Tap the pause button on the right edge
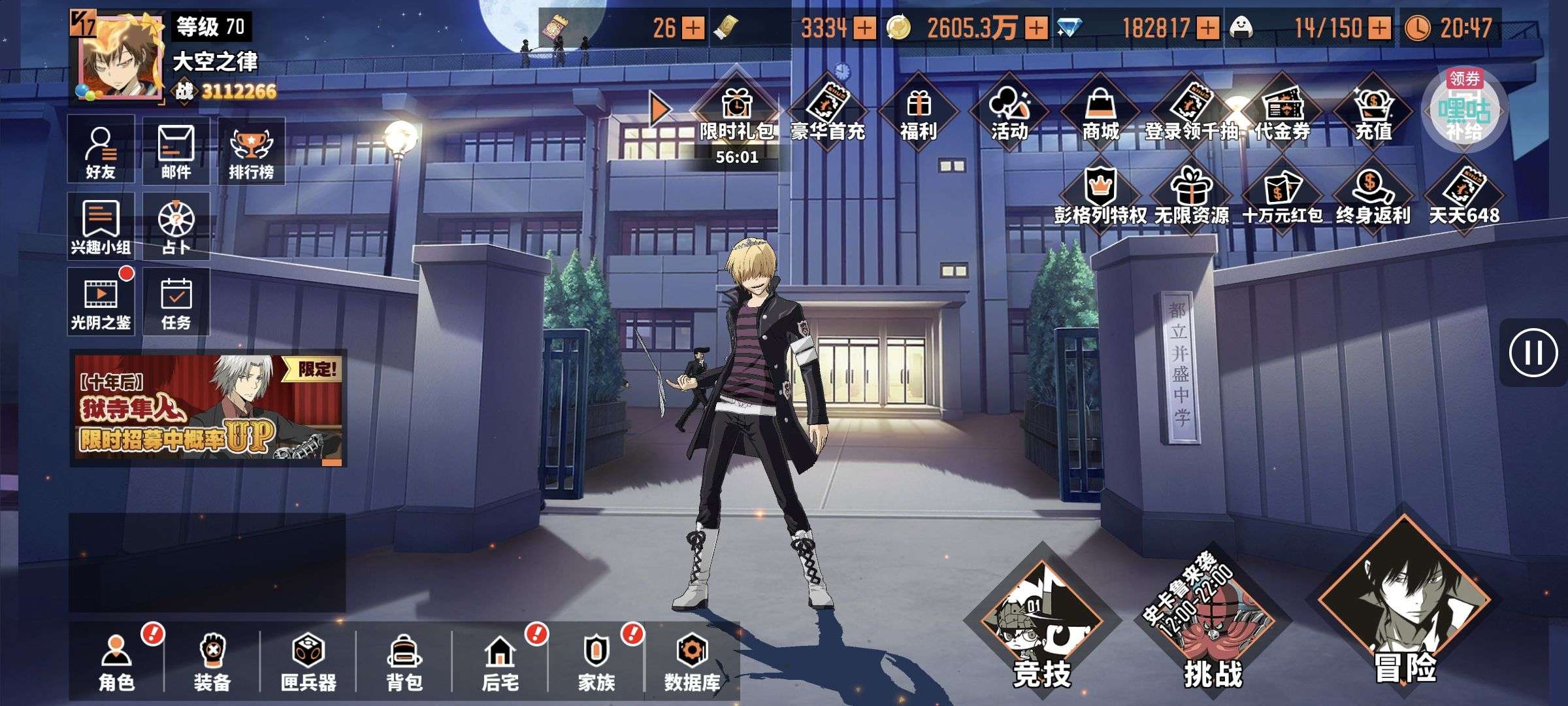This screenshot has height=706, width=1568. [1533, 353]
